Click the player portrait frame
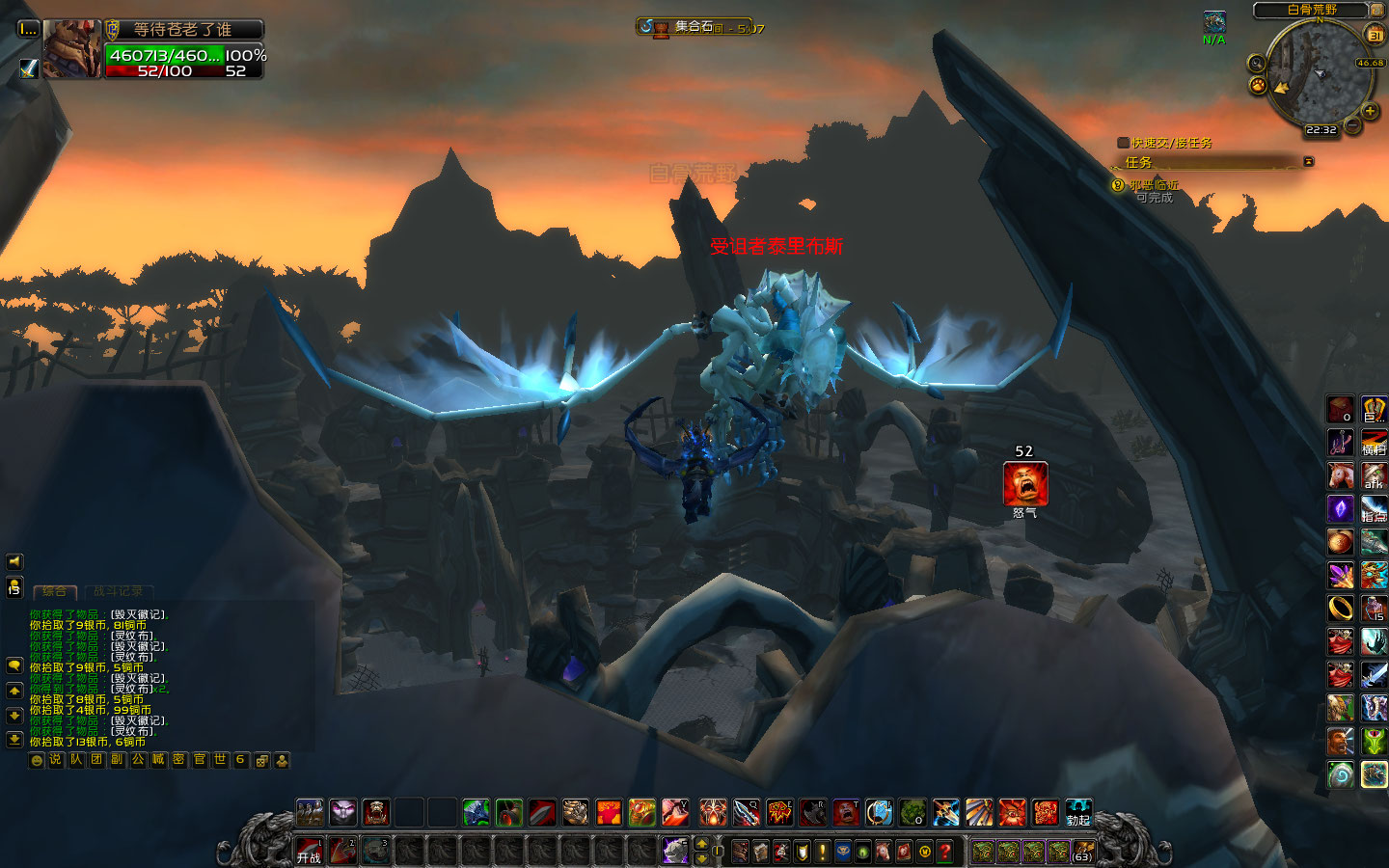This screenshot has height=868, width=1389. pyautogui.click(x=71, y=48)
